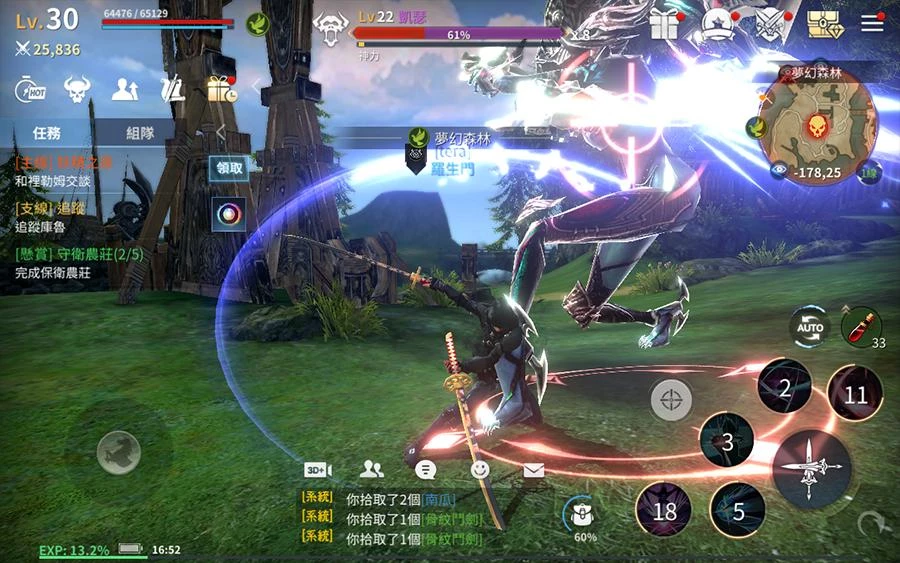
Task: Open the HOT stopwatch events icon
Action: coord(28,90)
